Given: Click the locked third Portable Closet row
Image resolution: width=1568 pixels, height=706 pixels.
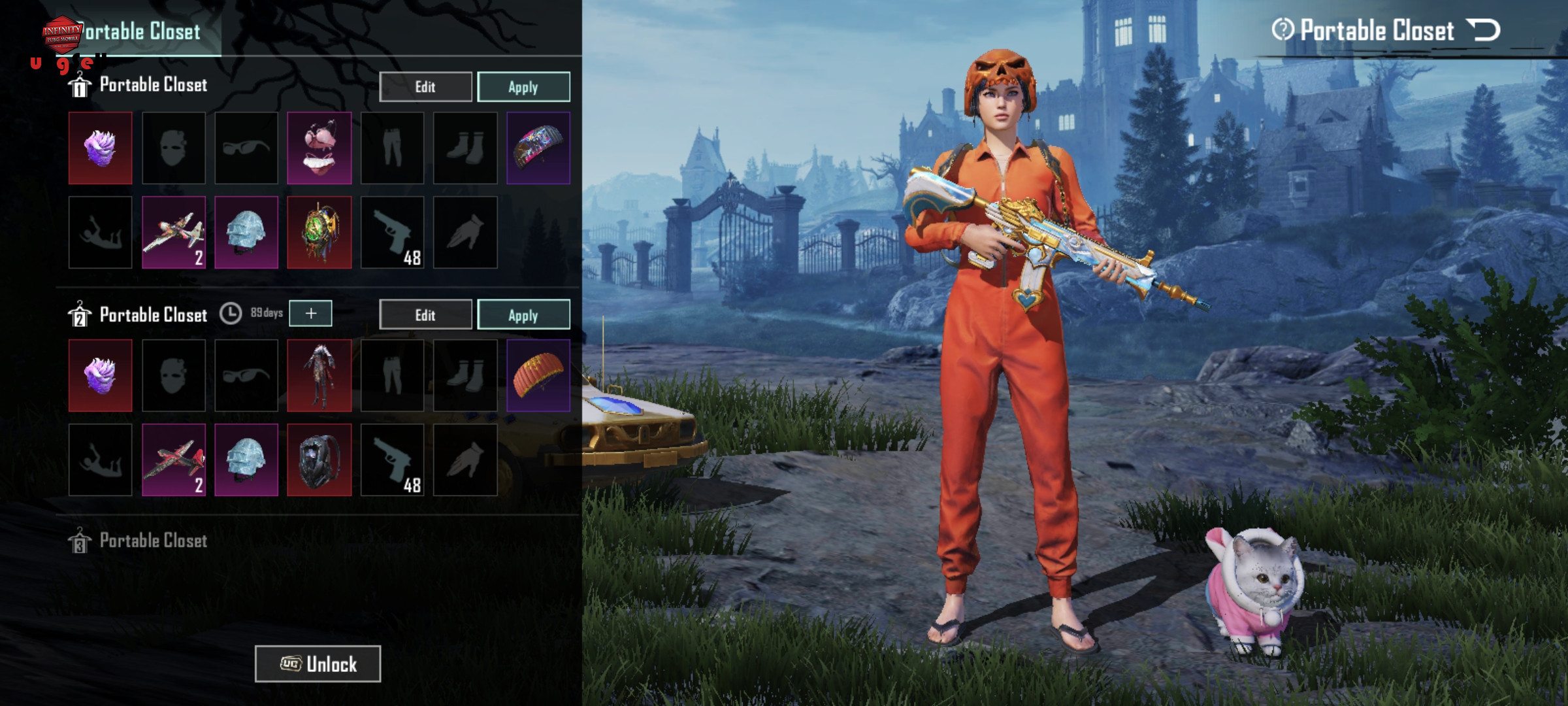Looking at the screenshot, I should pos(154,541).
